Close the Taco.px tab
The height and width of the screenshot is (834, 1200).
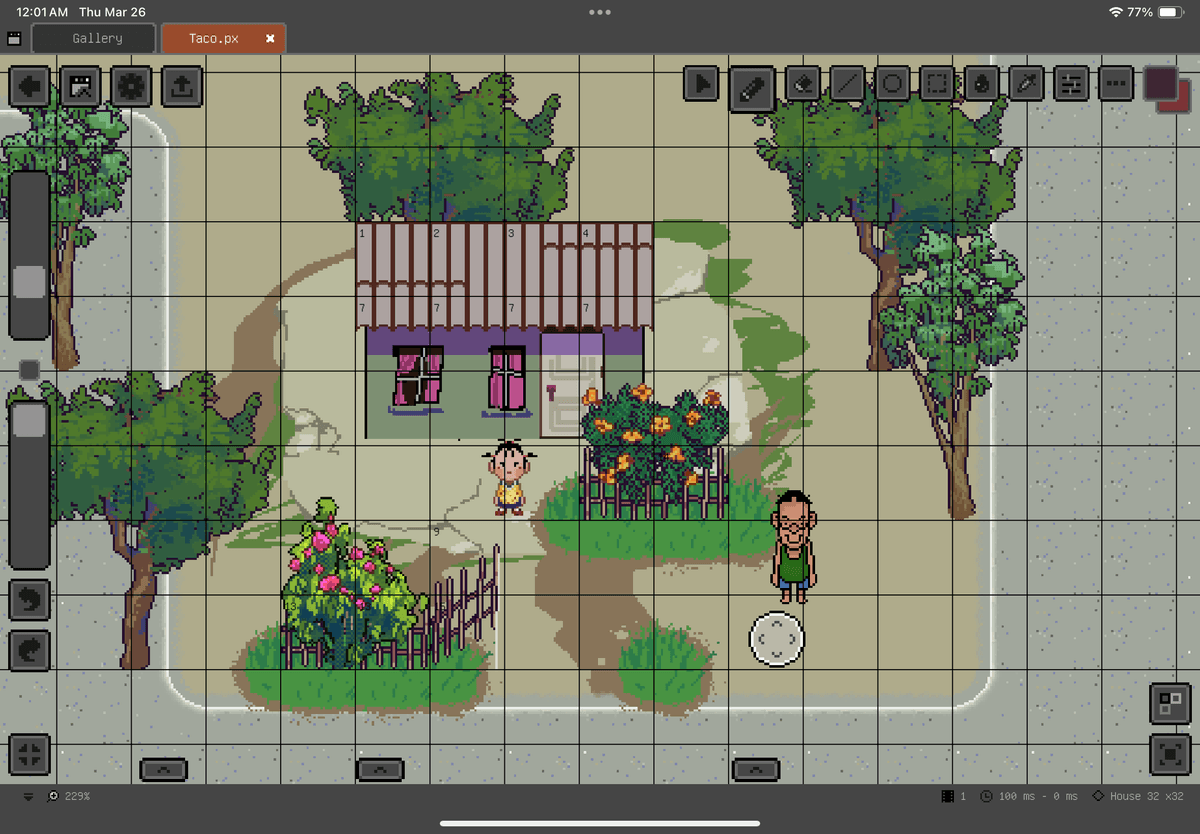click(x=270, y=38)
